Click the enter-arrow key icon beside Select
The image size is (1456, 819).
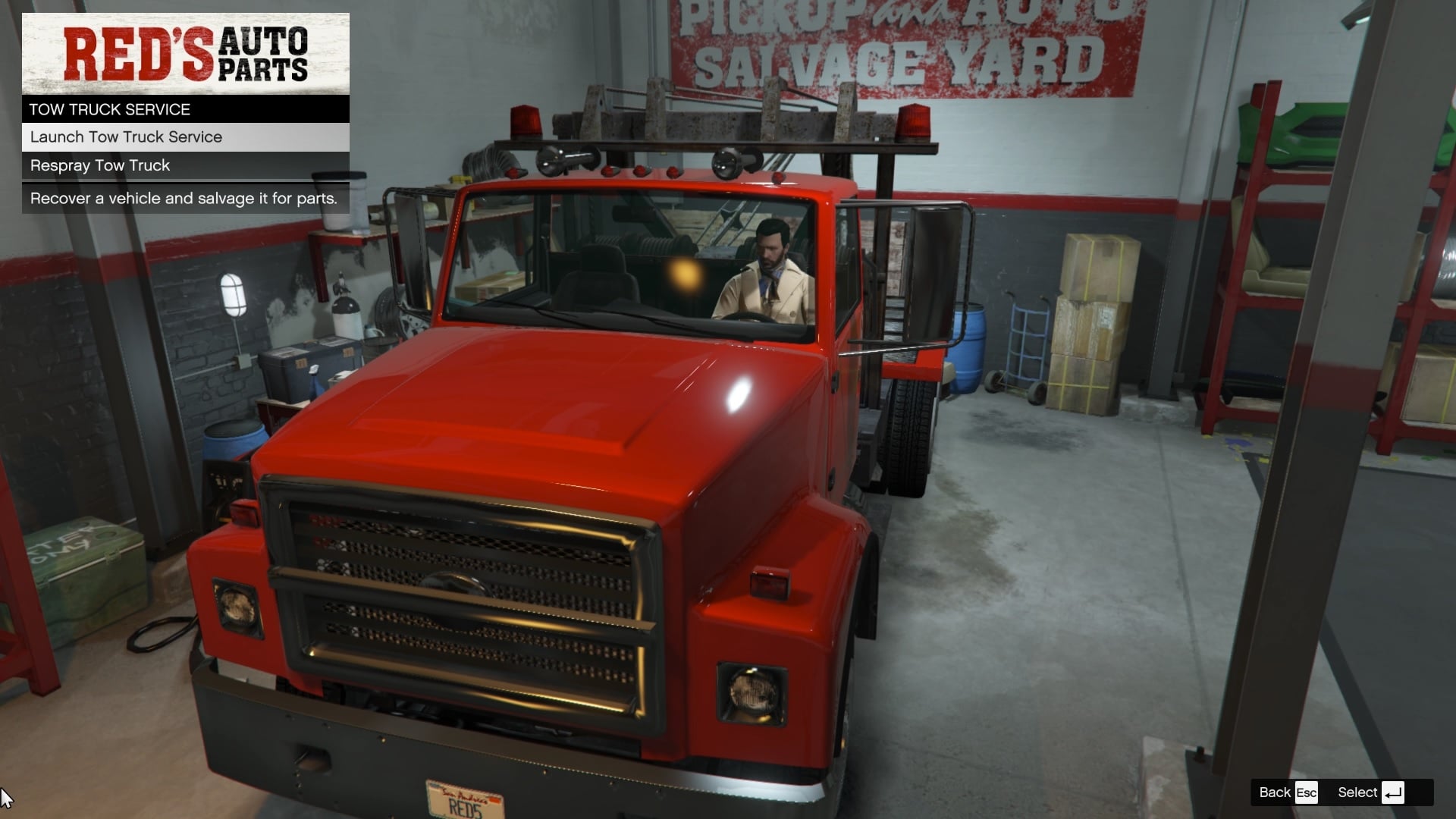coord(1392,792)
